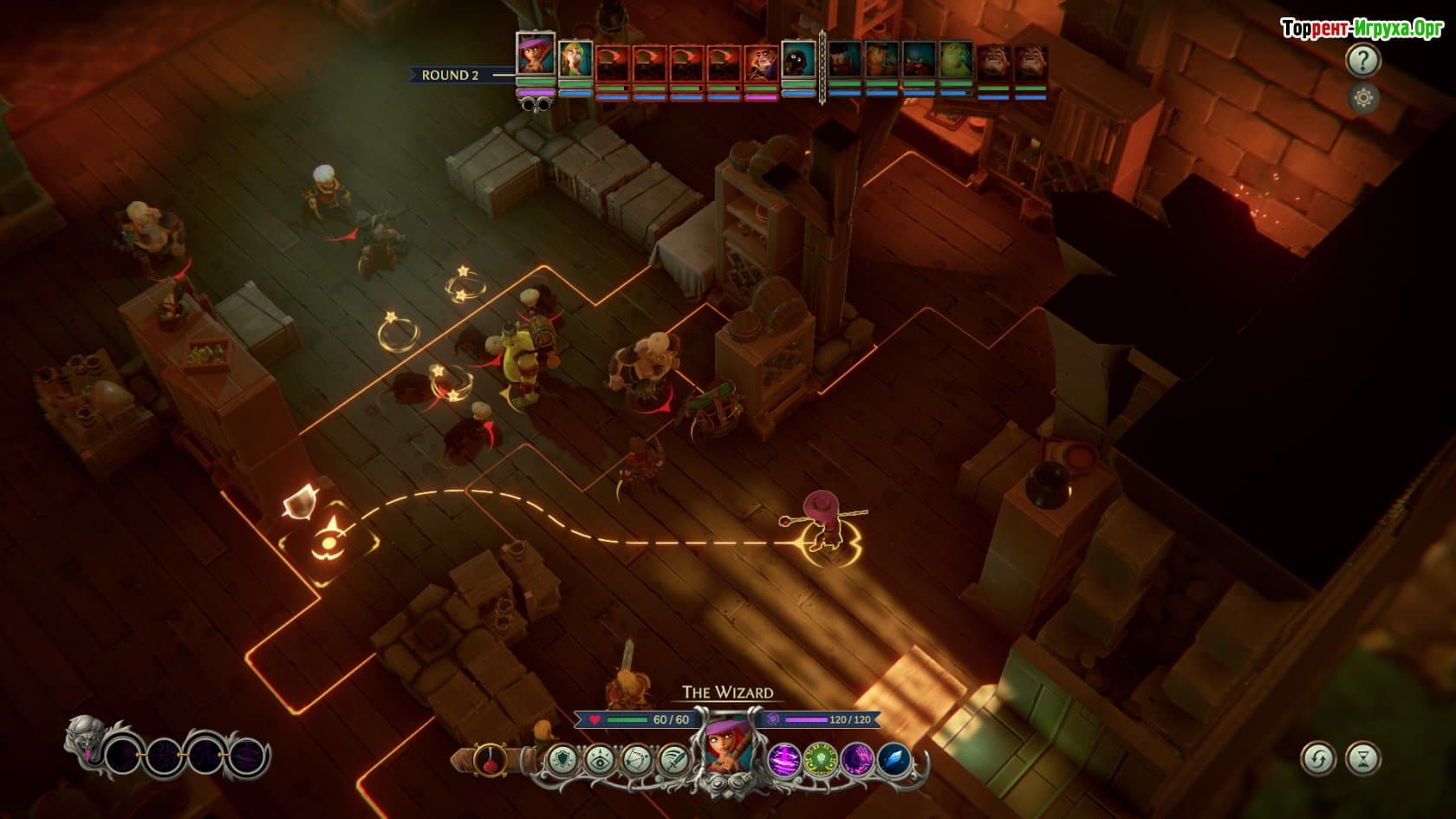Open the help question mark button

(1362, 60)
